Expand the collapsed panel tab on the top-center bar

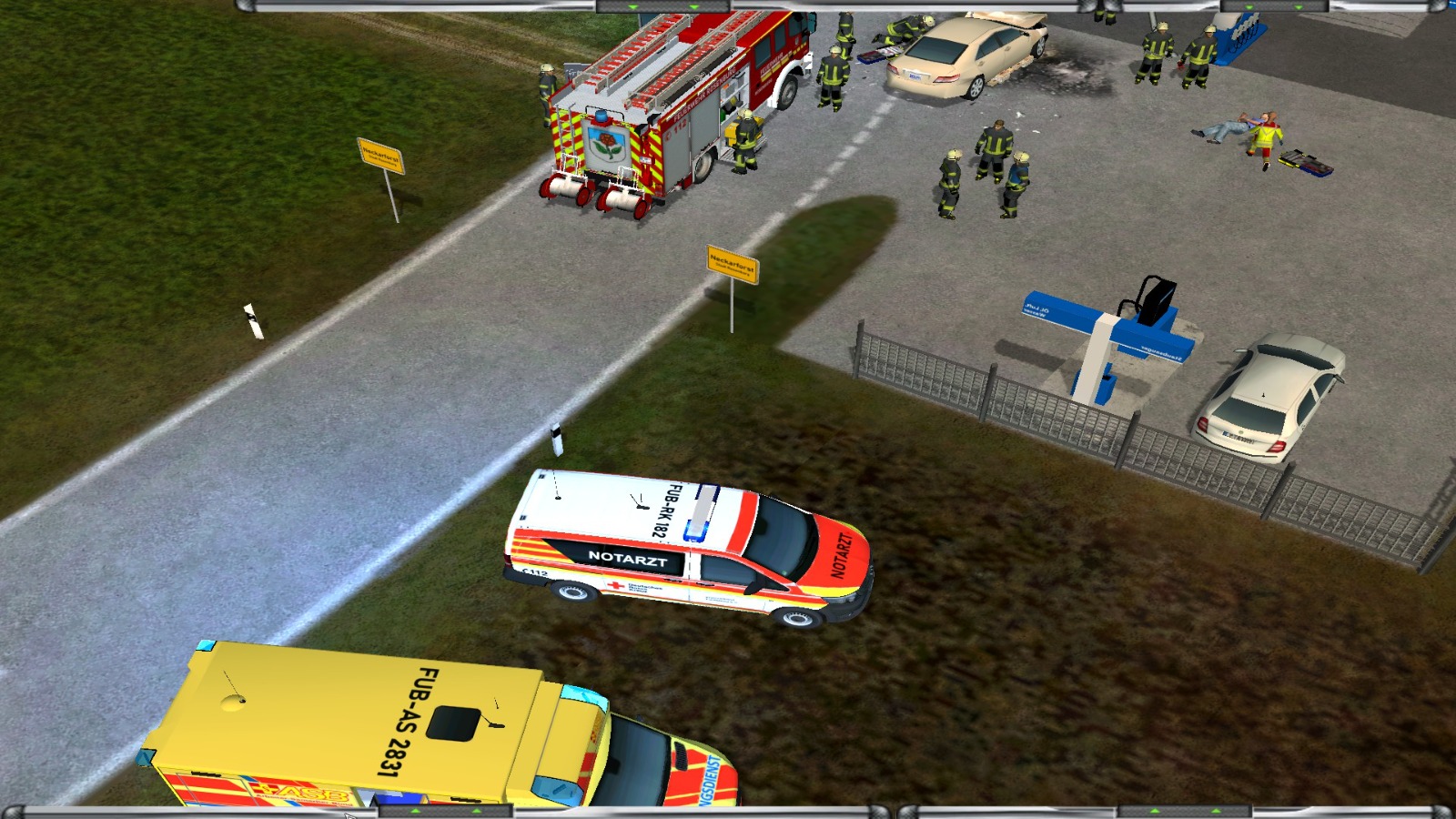tap(663, 5)
